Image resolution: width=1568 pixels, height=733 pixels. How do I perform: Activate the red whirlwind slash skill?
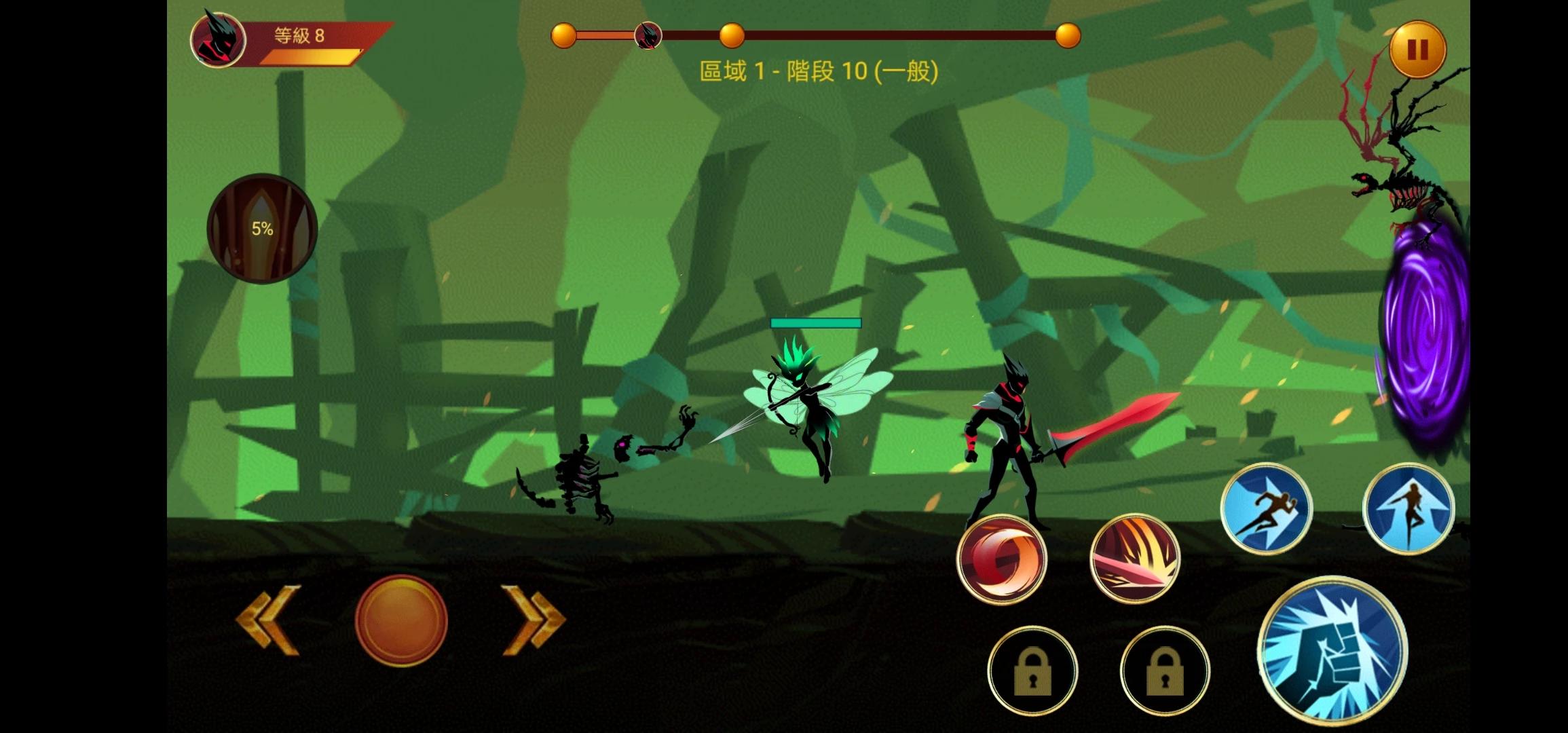[1001, 559]
